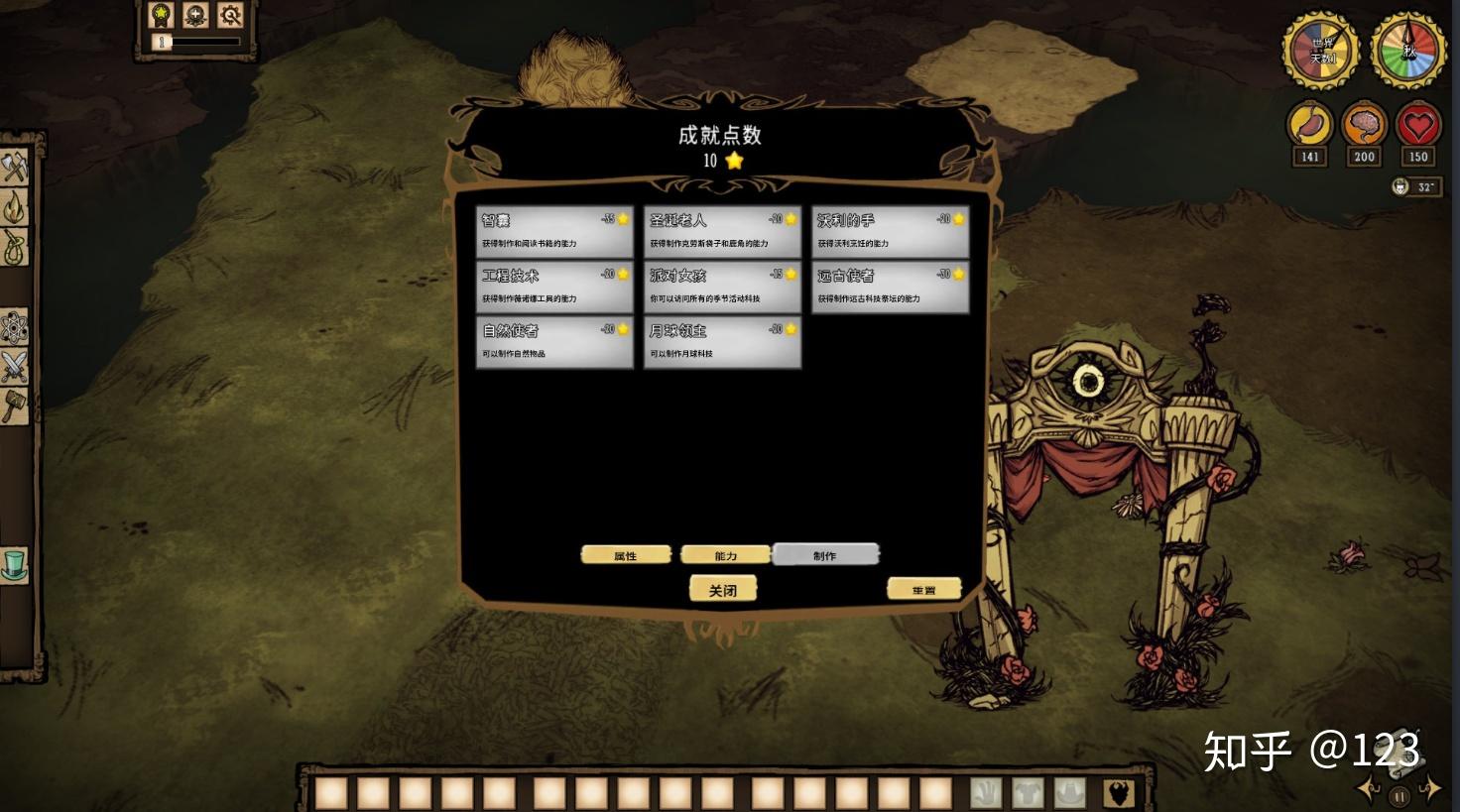Viewport: 1460px width, 812px height.
Task: Open the Tools crafting tab (axe and pickaxe)
Action: (x=15, y=167)
